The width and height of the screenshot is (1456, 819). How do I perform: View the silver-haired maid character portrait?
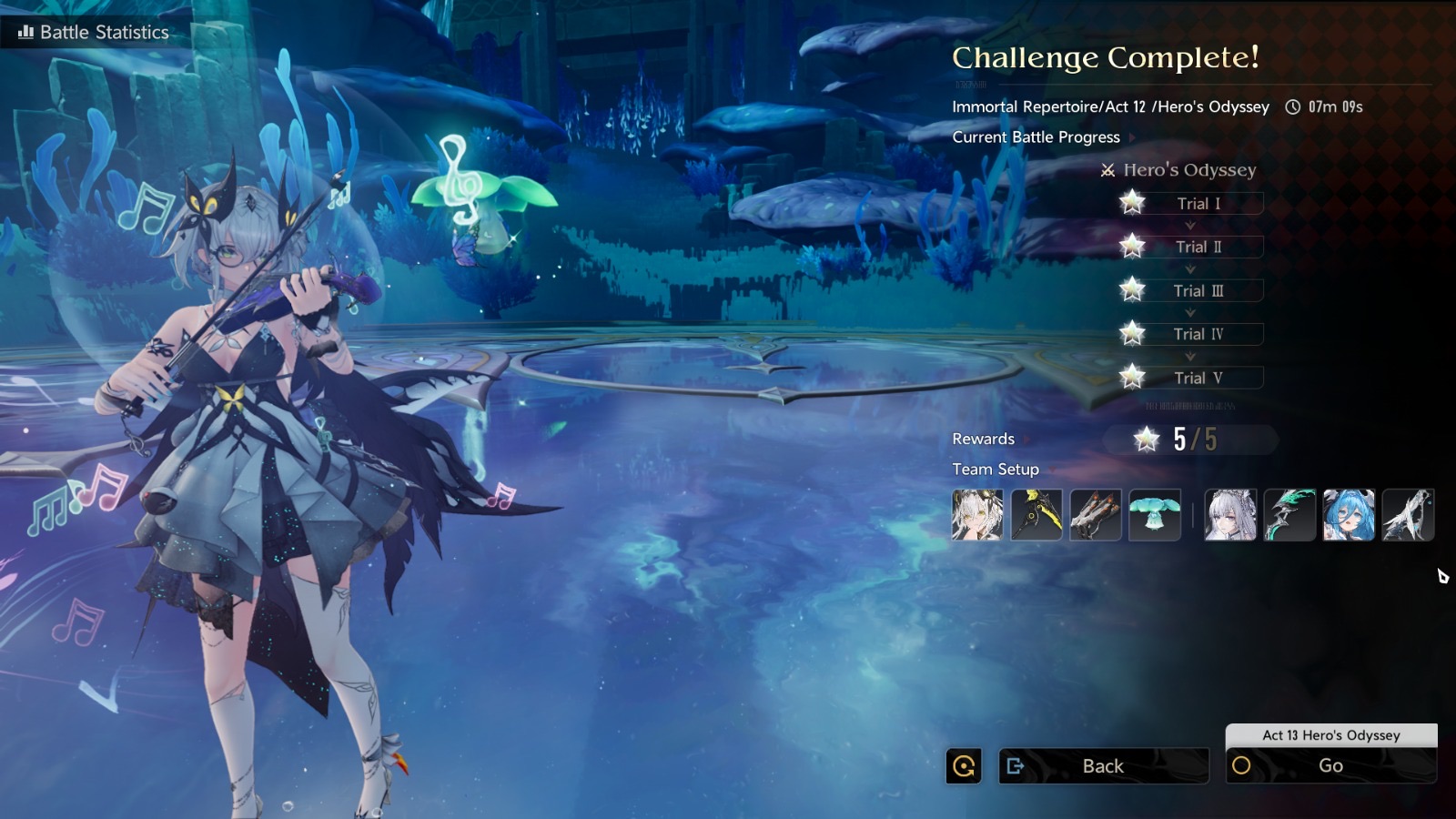pyautogui.click(x=1230, y=515)
